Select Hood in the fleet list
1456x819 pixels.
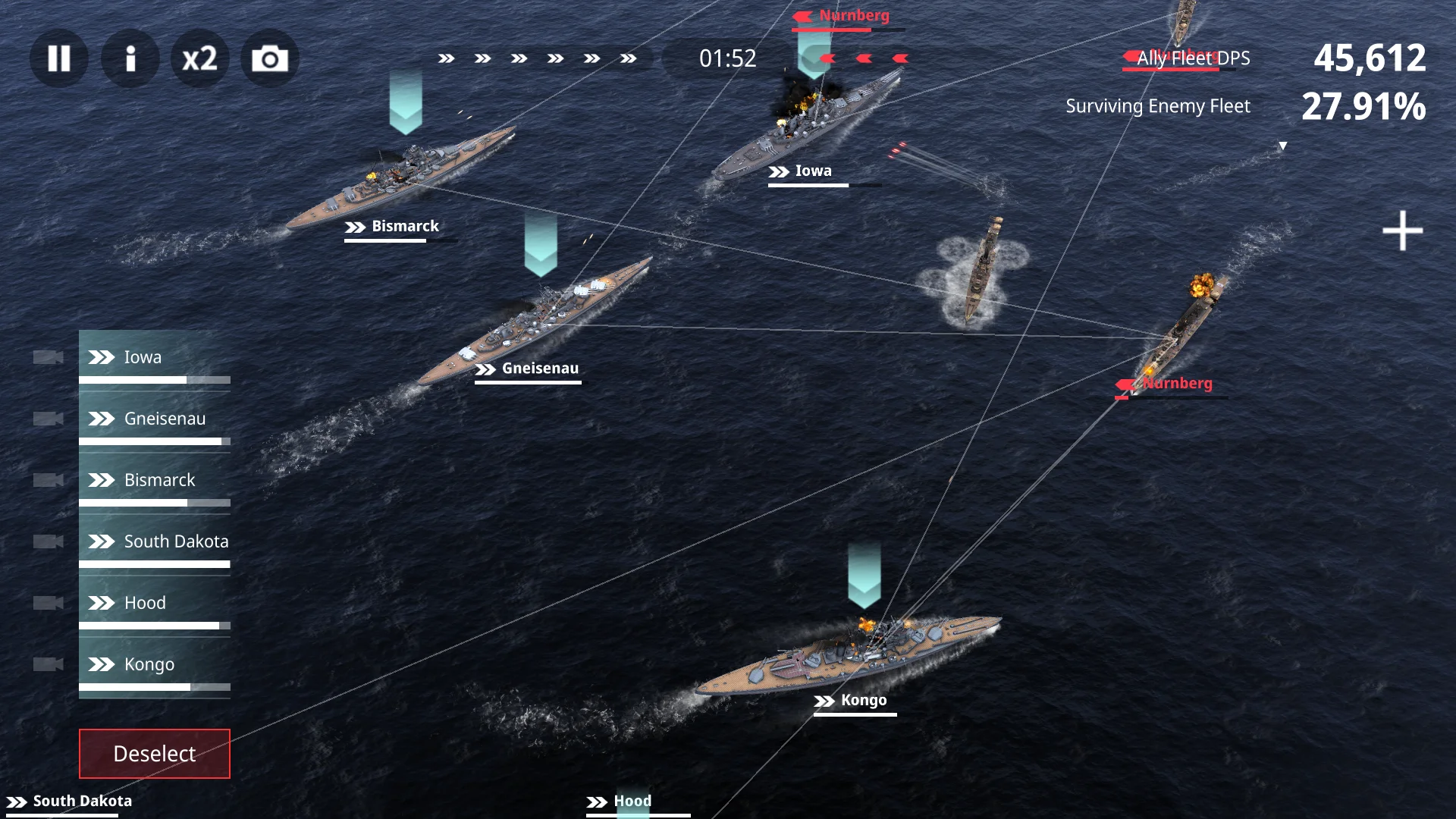pos(155,603)
